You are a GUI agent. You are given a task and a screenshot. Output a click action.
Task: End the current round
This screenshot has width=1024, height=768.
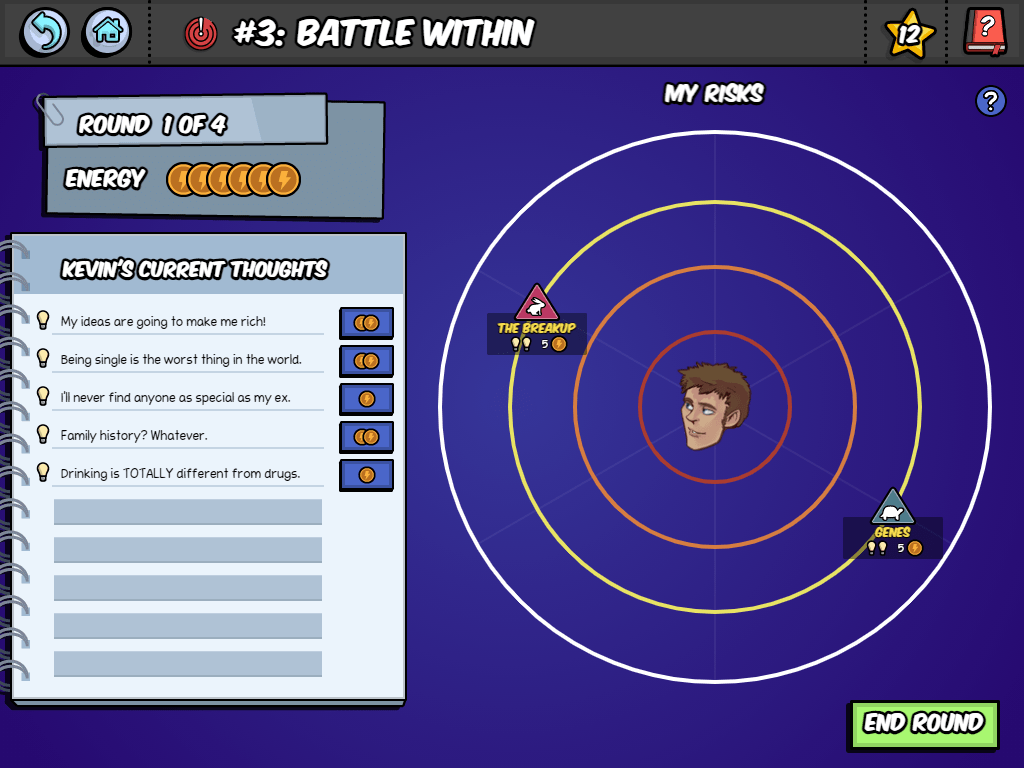(x=924, y=724)
